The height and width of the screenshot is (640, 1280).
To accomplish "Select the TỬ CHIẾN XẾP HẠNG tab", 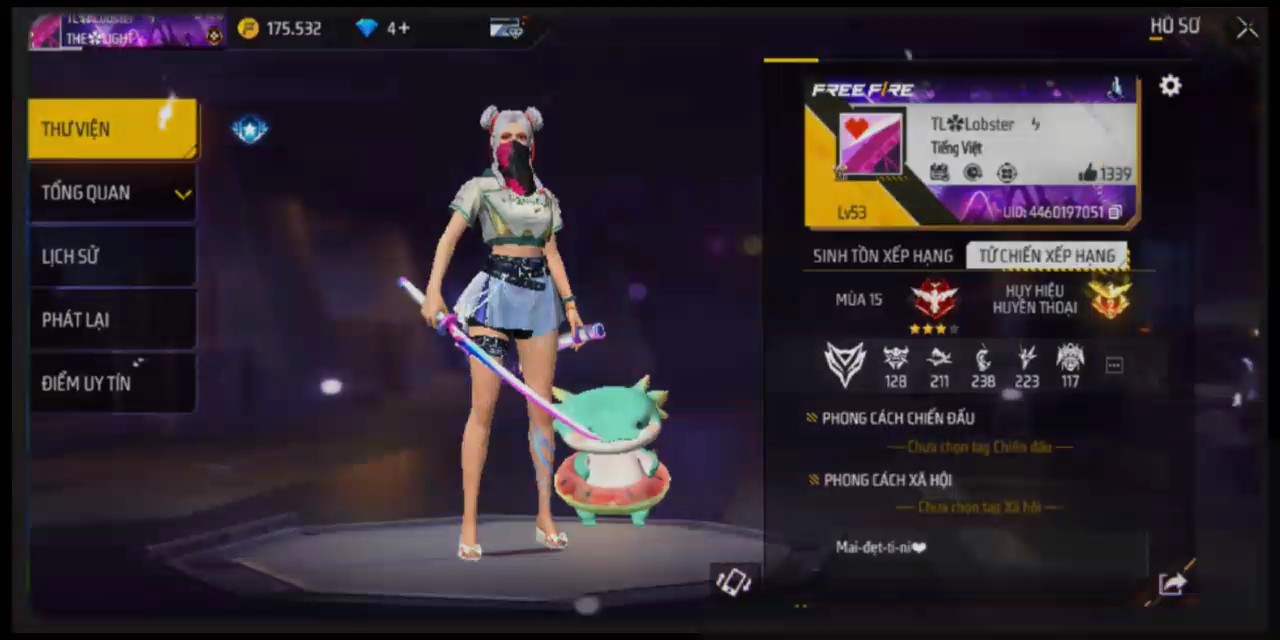I will [x=1046, y=256].
